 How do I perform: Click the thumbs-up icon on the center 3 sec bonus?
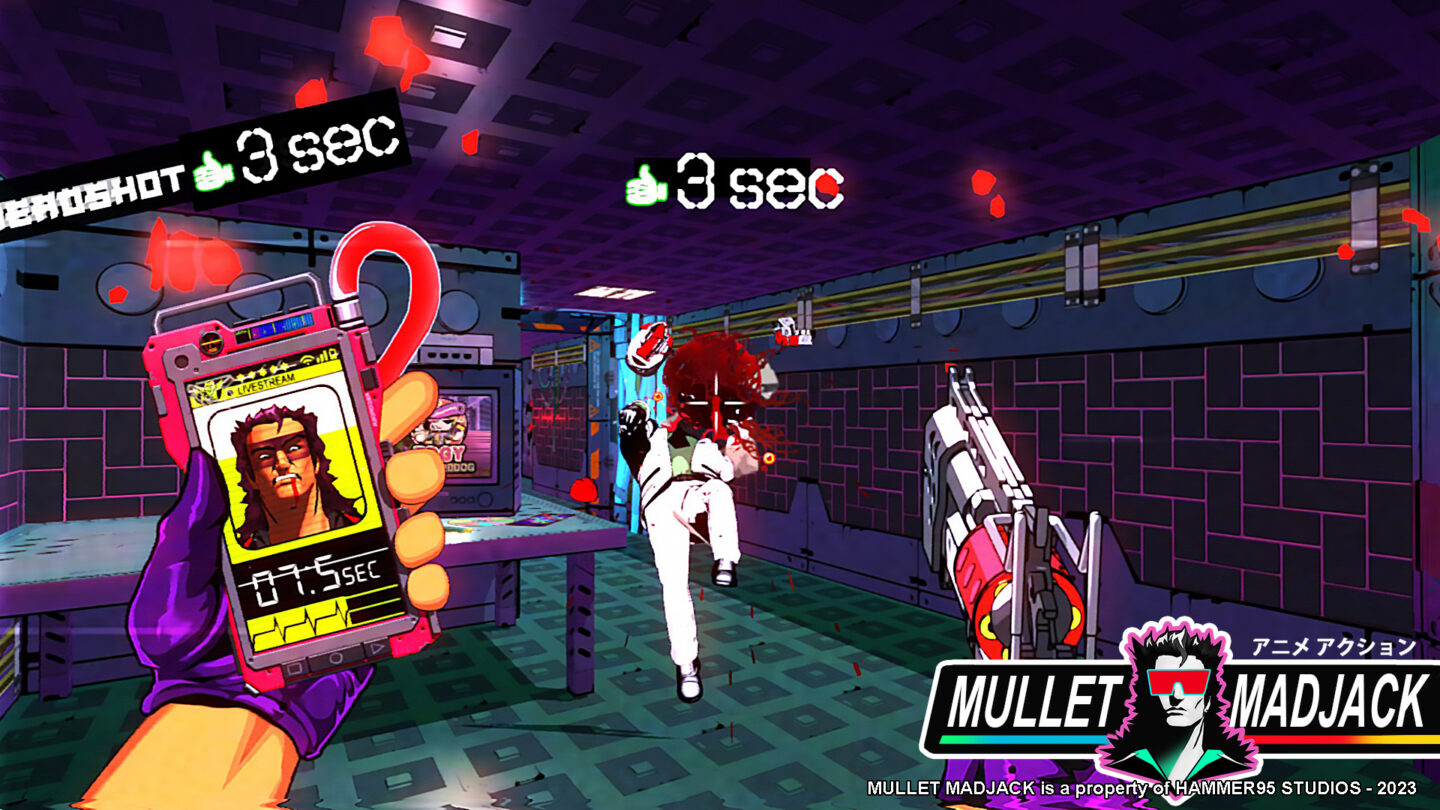(x=650, y=186)
